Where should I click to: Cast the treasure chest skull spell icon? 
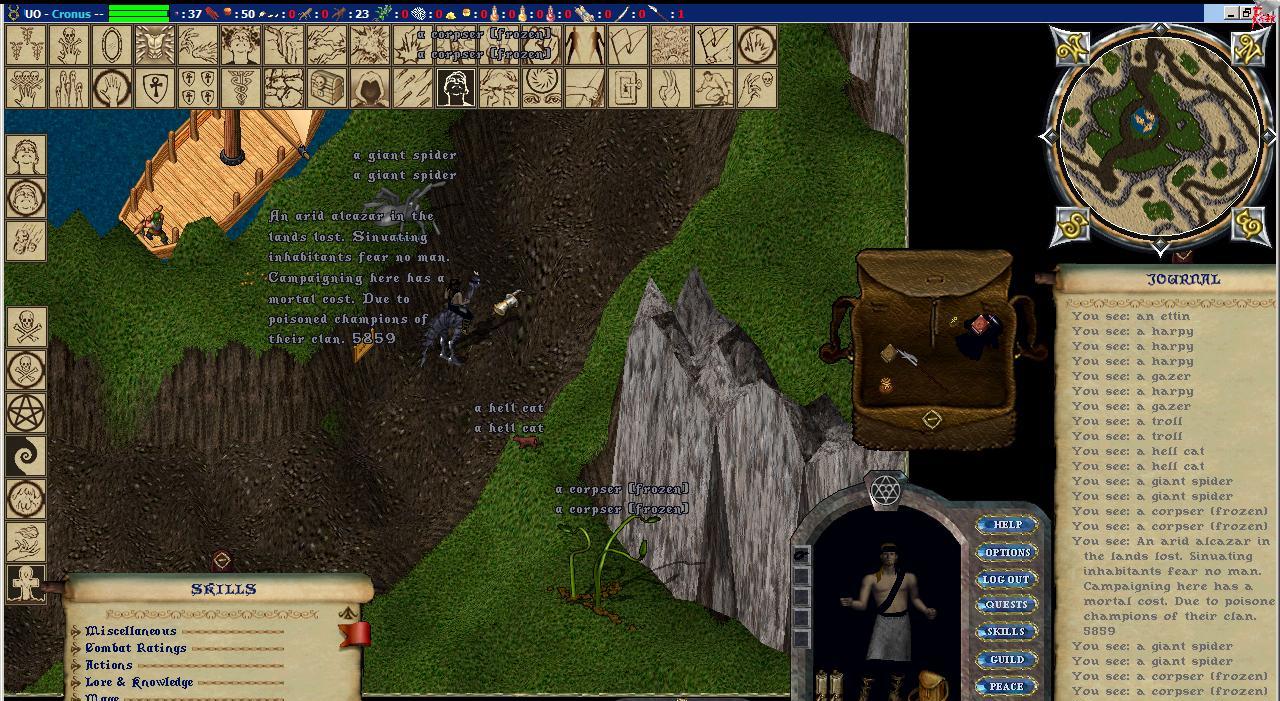click(327, 88)
